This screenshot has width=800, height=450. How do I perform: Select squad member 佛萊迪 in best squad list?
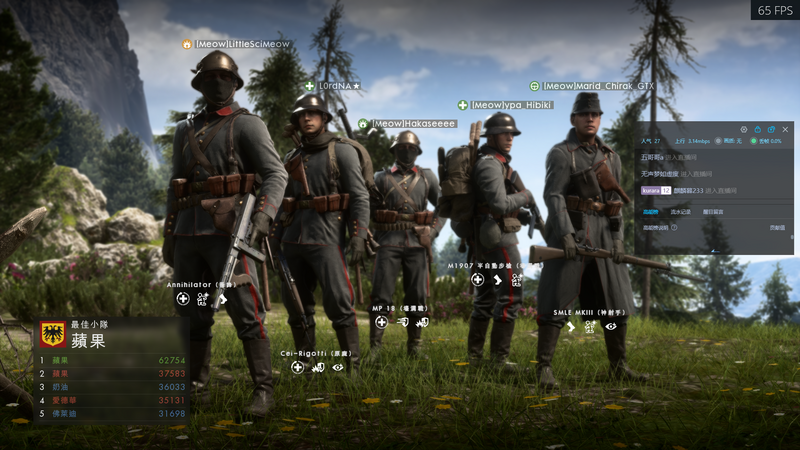(65, 413)
